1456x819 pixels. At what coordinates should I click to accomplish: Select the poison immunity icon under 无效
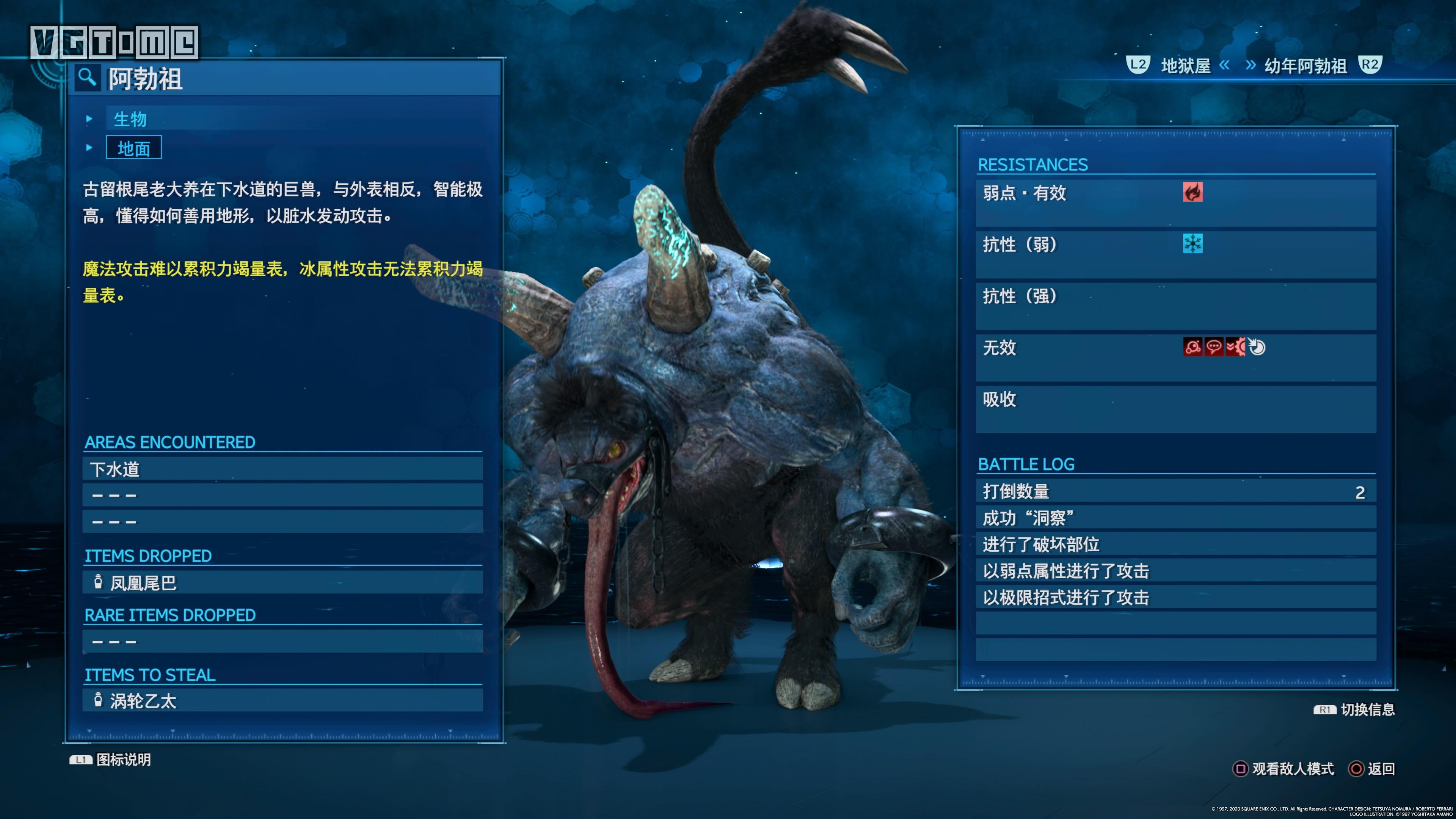[1192, 347]
